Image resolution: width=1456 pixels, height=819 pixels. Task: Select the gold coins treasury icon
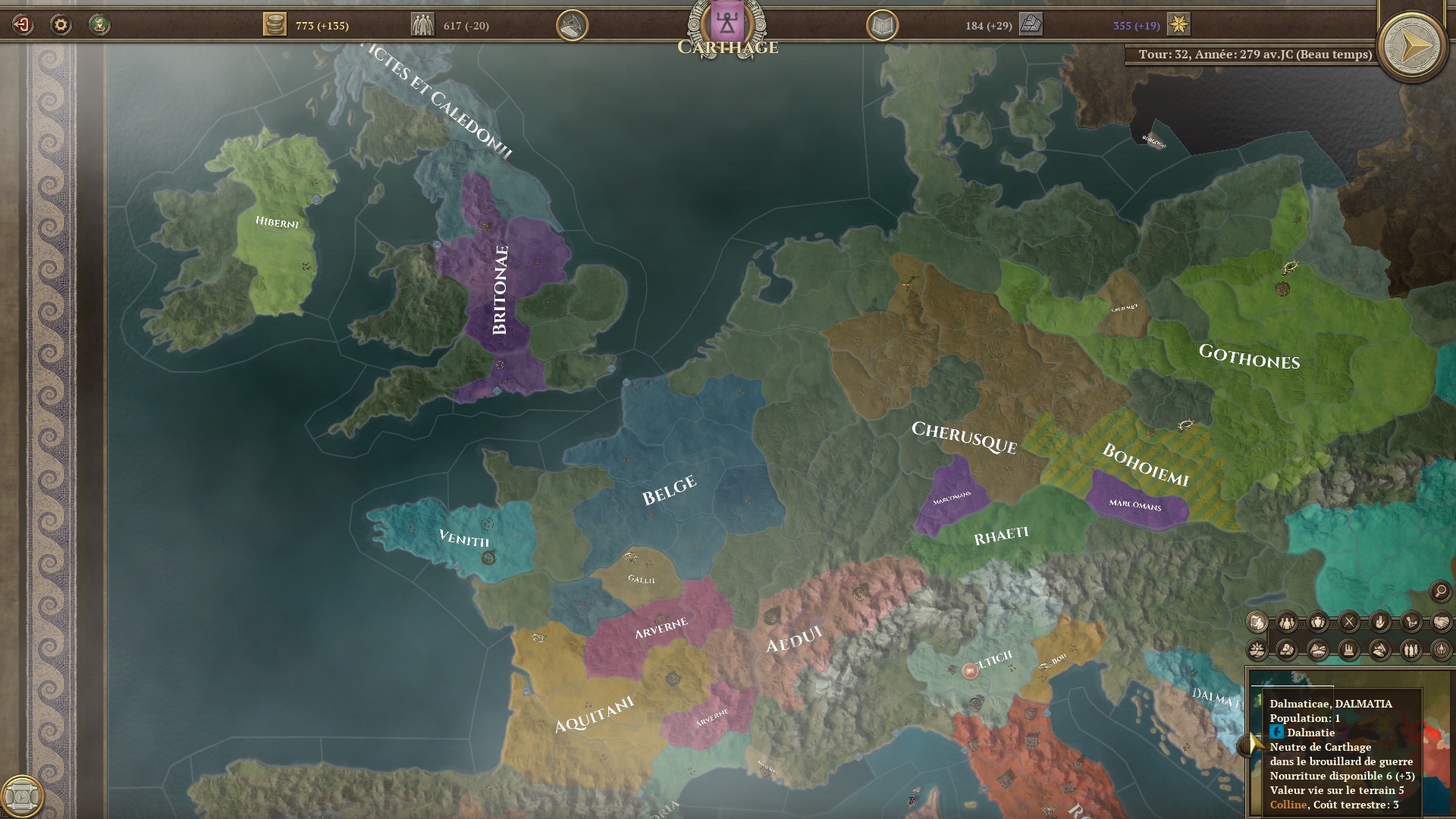pyautogui.click(x=275, y=25)
